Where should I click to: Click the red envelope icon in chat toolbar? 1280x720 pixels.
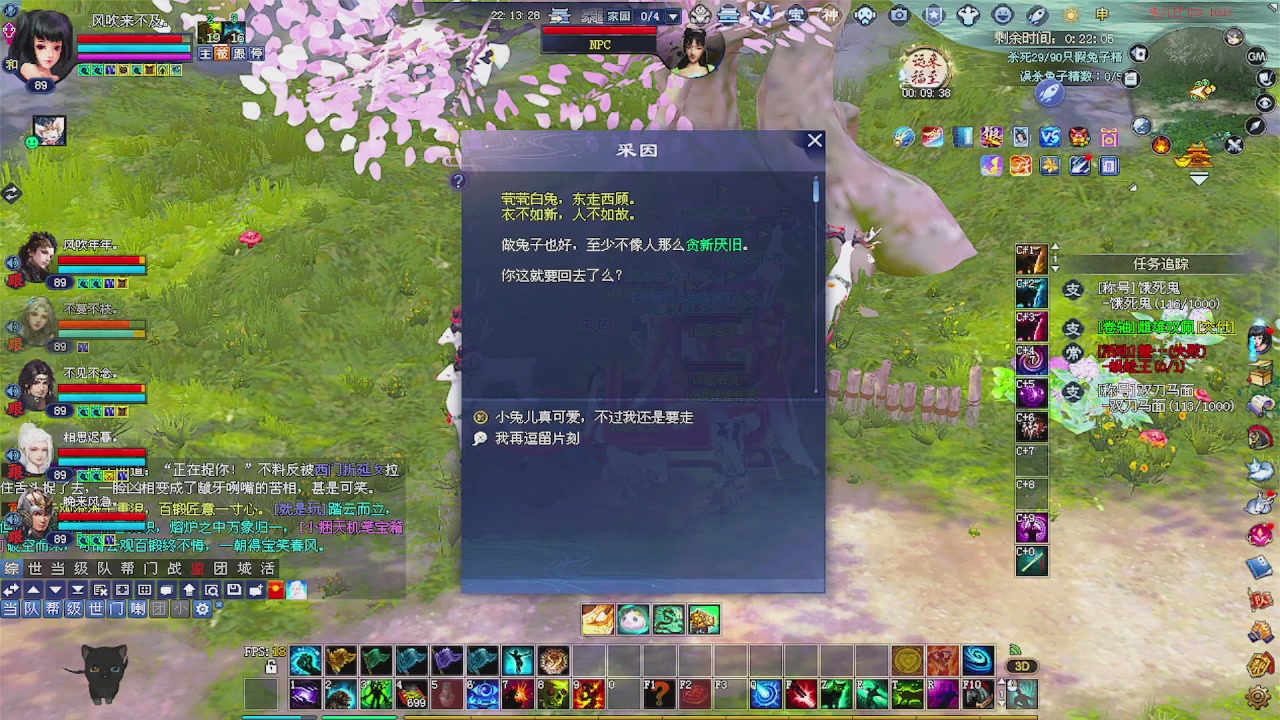coord(275,589)
